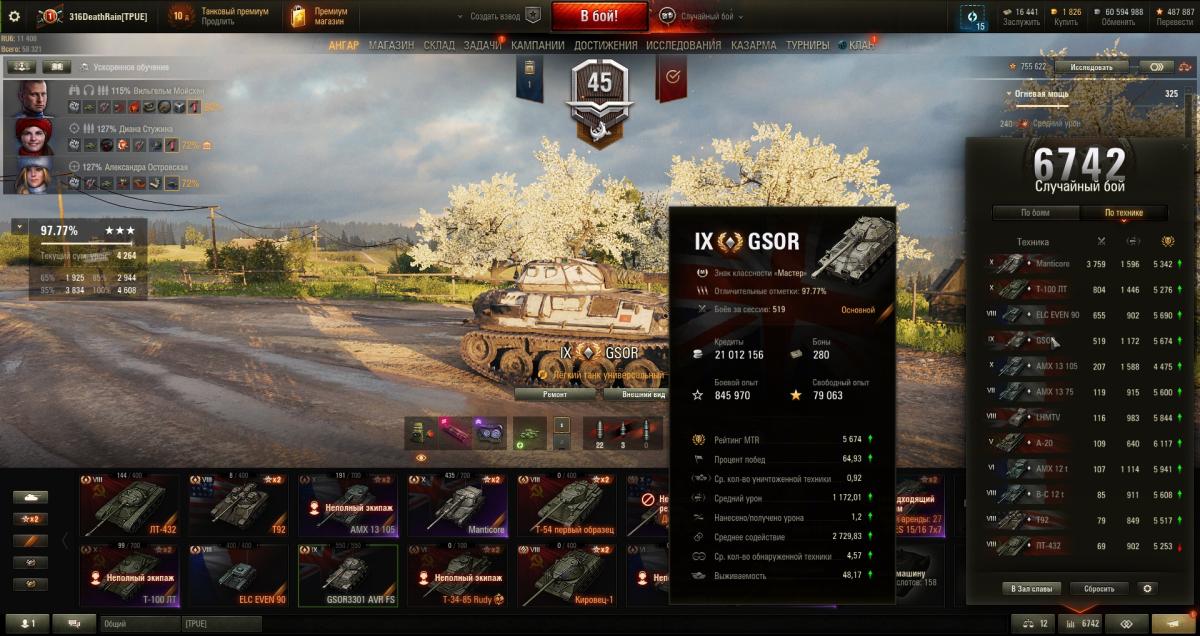Click the Сбросить button

tap(1099, 589)
